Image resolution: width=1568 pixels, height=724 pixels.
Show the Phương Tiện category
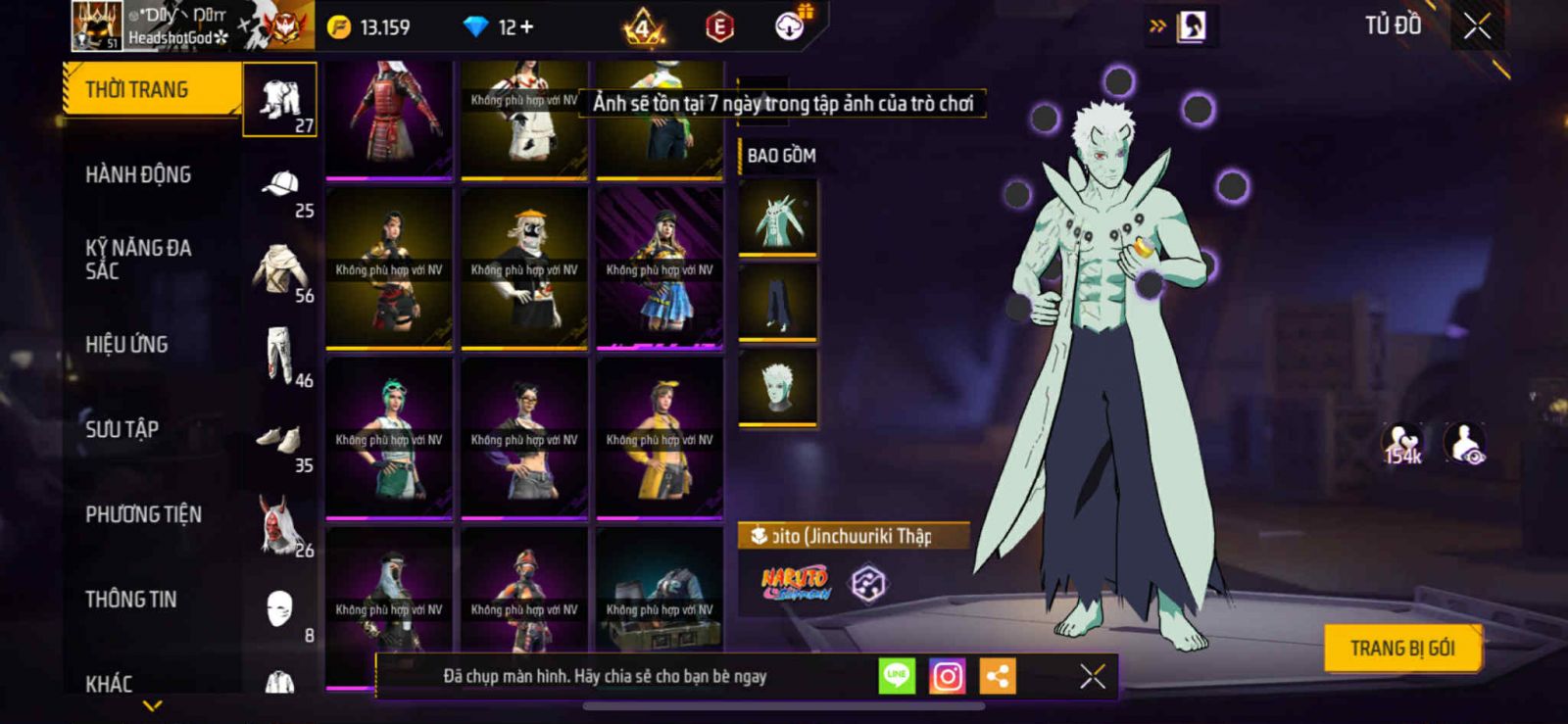(x=143, y=514)
